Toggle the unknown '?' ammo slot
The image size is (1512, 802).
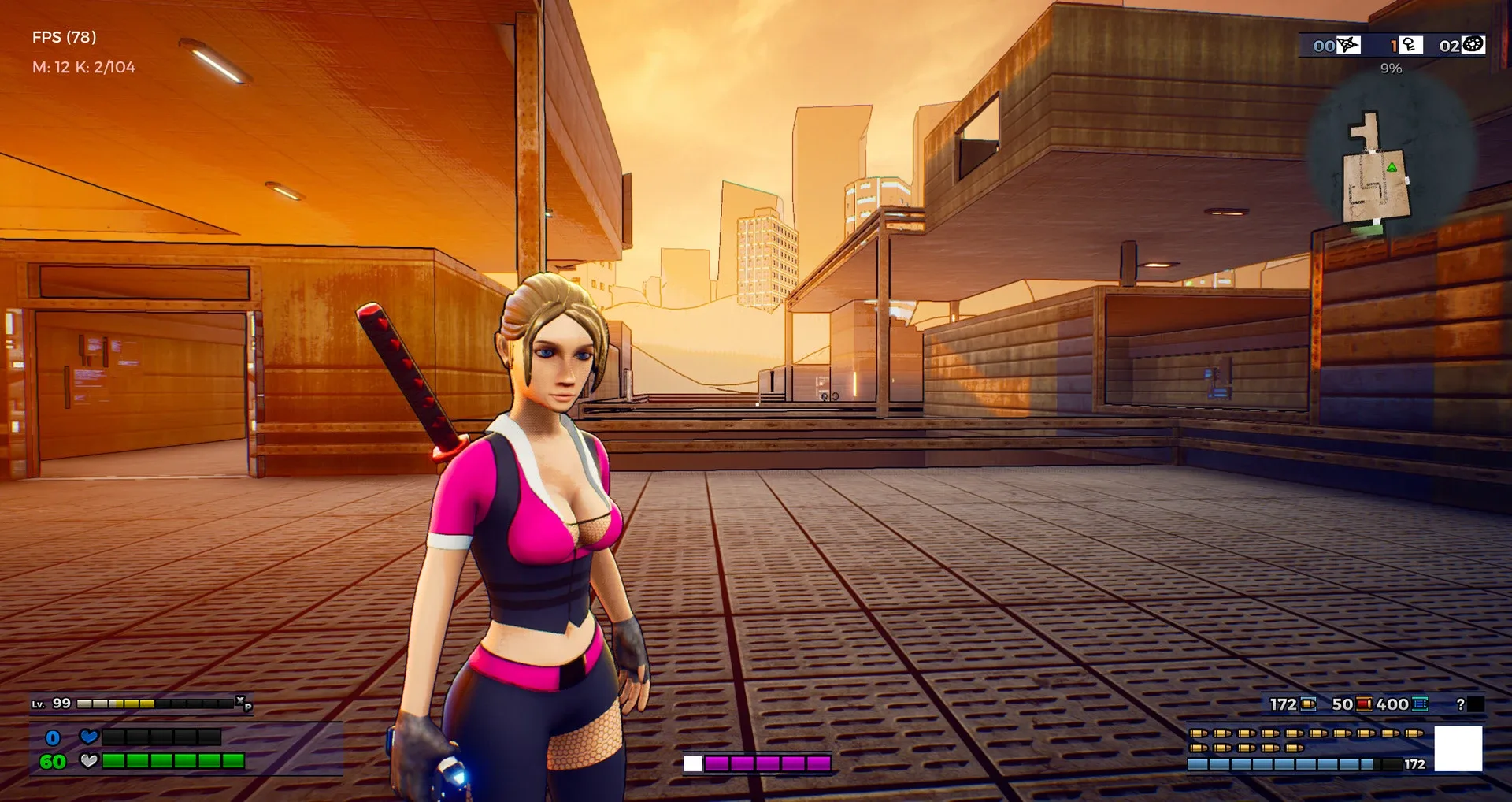point(1461,705)
